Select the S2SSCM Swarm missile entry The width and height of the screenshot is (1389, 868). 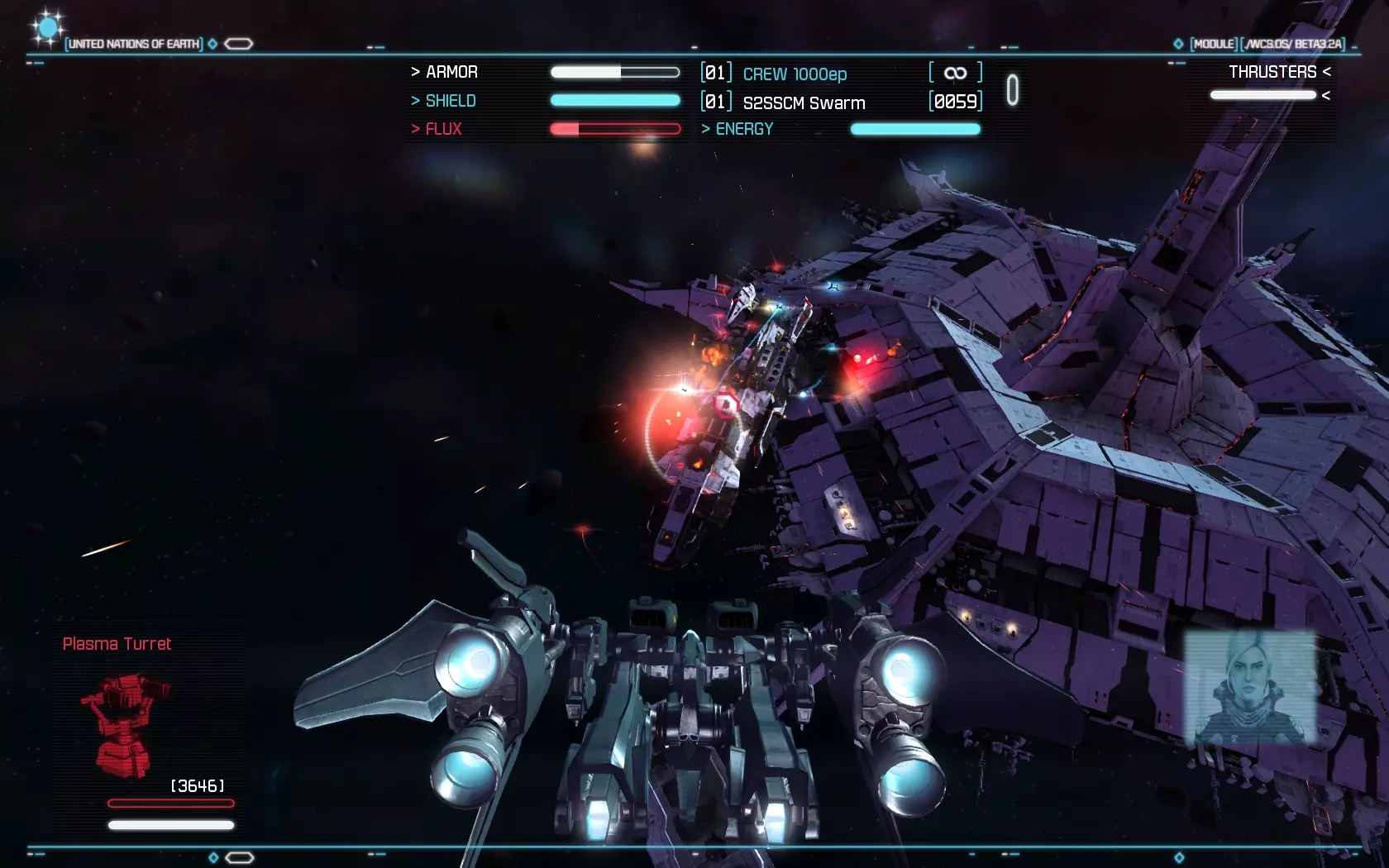804,103
